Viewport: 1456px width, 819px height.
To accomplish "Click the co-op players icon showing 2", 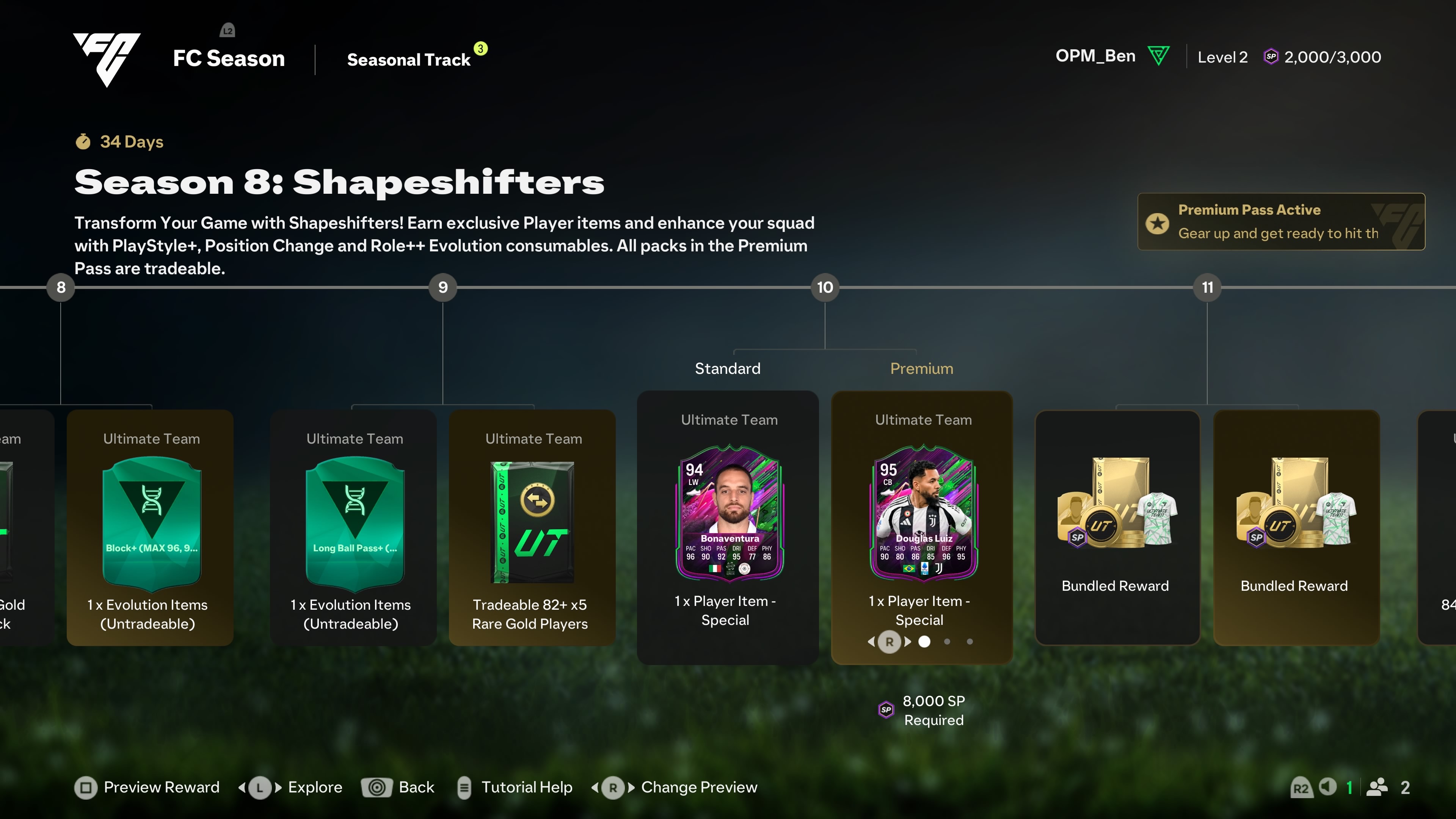I will (x=1378, y=788).
